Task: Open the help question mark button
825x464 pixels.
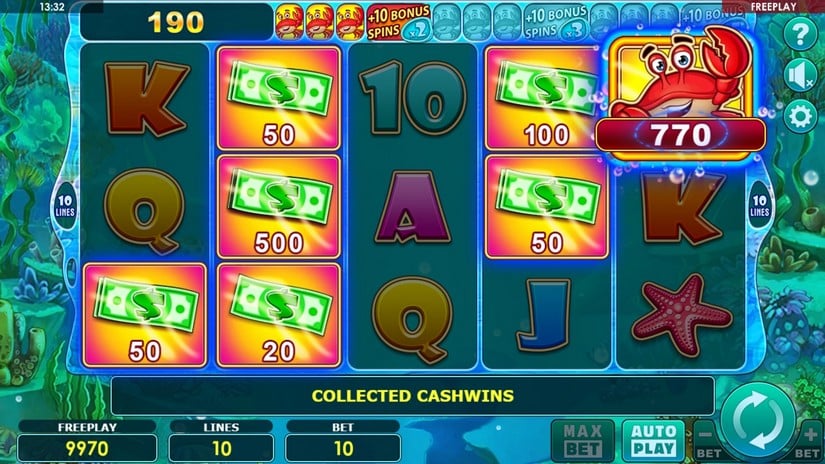Action: pos(798,36)
